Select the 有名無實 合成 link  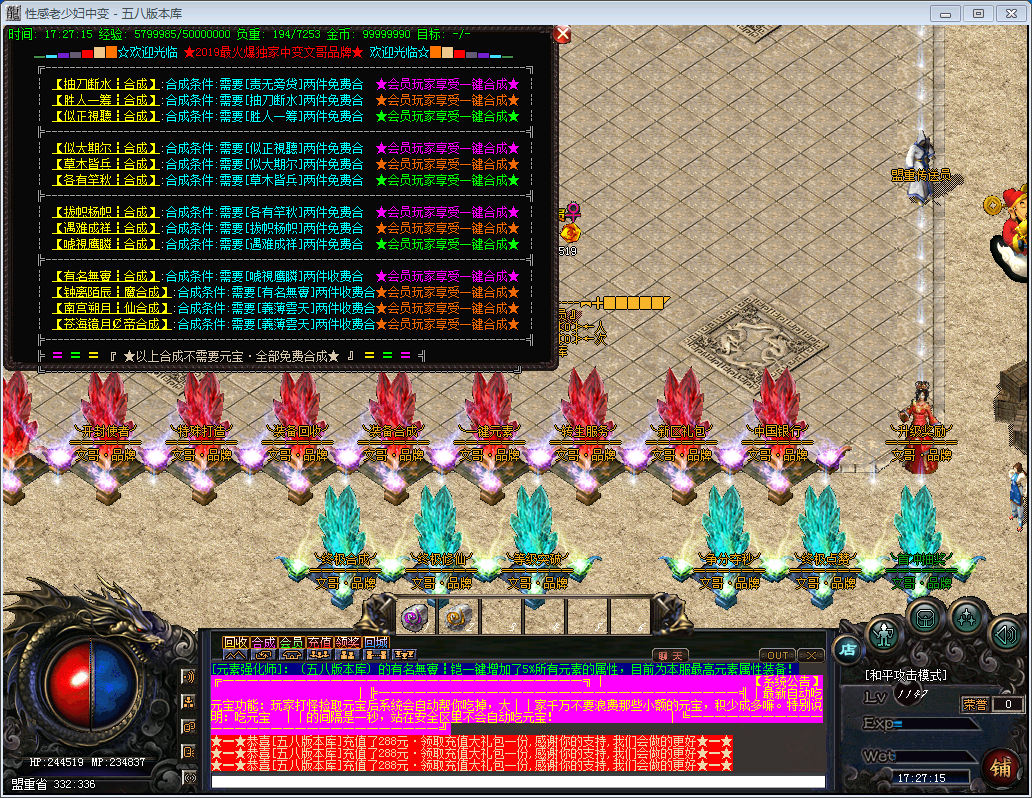105,276
